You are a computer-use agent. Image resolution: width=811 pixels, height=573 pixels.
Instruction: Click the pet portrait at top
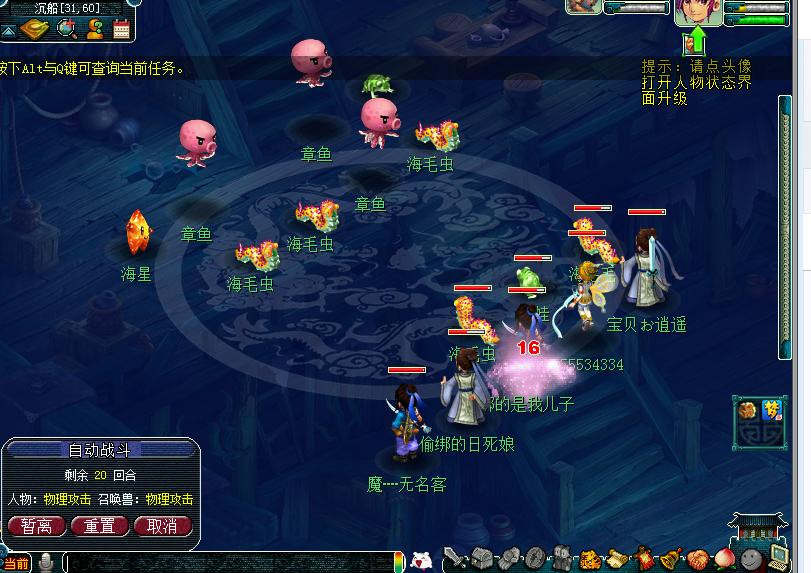pos(584,6)
